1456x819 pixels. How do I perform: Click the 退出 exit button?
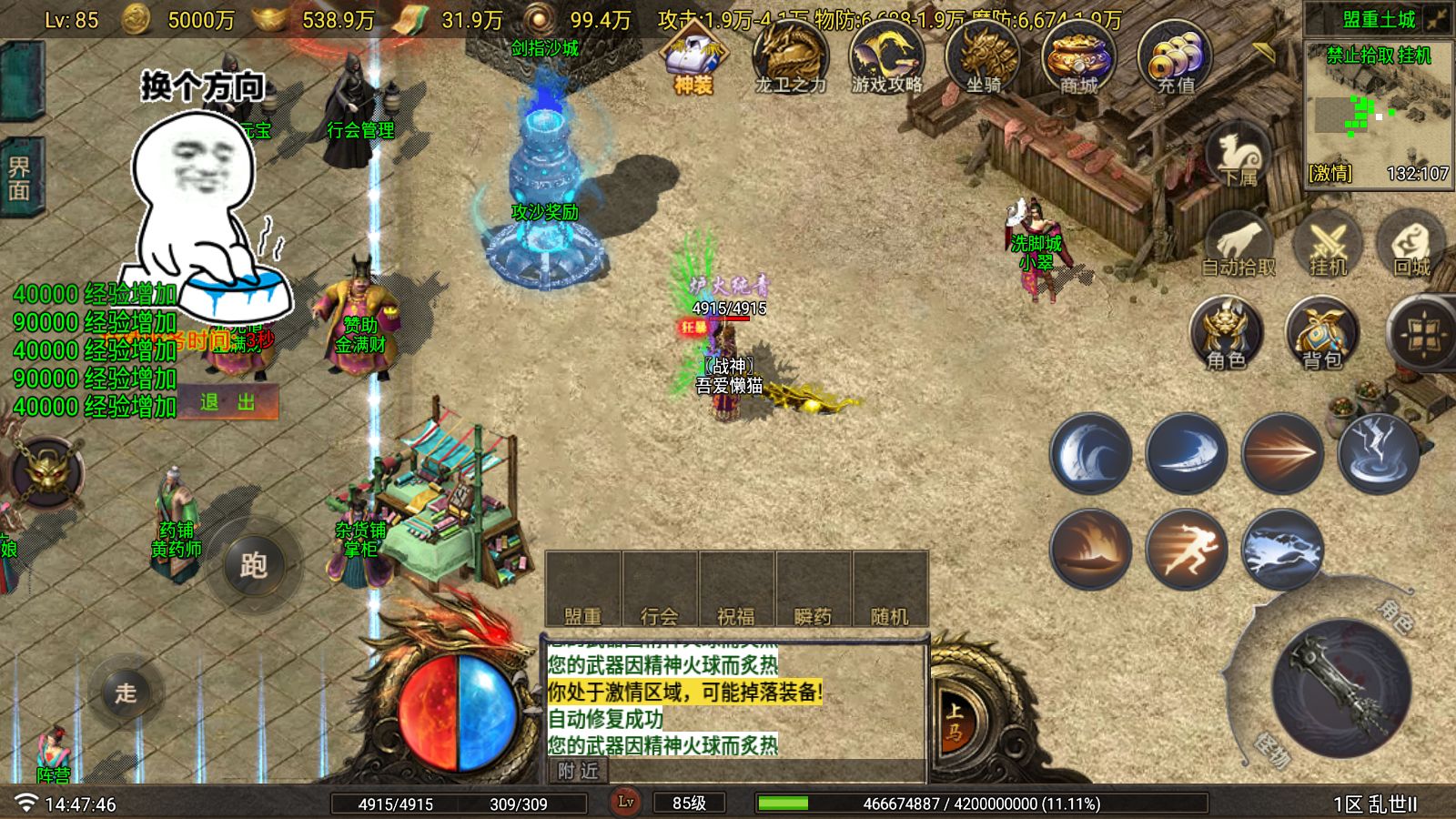click(227, 402)
